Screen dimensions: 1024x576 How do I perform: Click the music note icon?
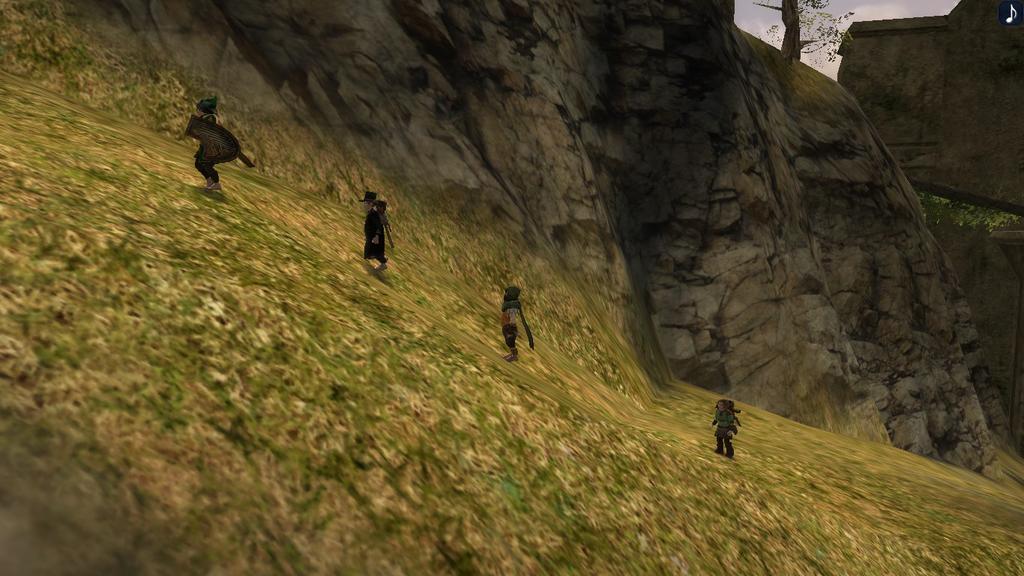pos(1010,13)
